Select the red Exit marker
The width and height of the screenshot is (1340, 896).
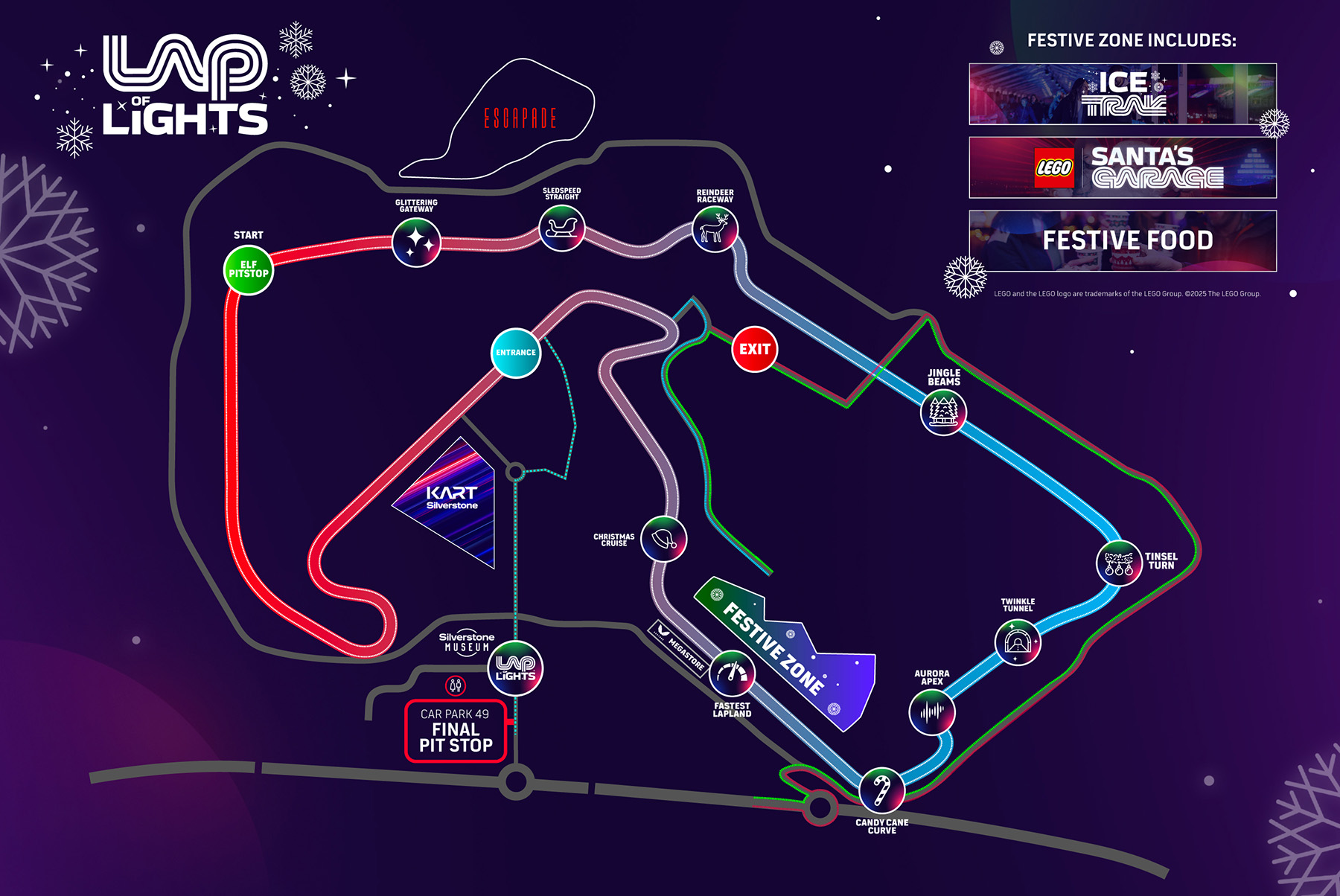754,349
